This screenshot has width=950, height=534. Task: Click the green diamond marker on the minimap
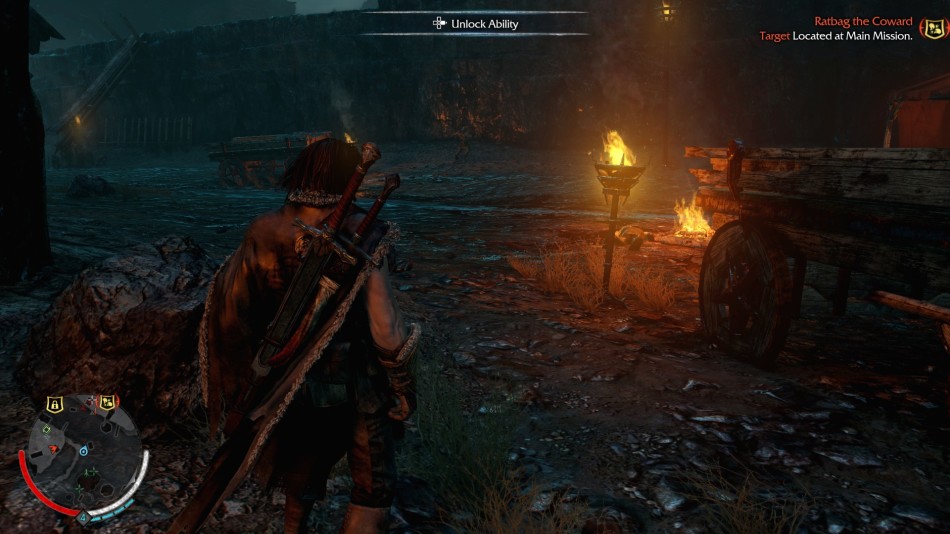48,428
